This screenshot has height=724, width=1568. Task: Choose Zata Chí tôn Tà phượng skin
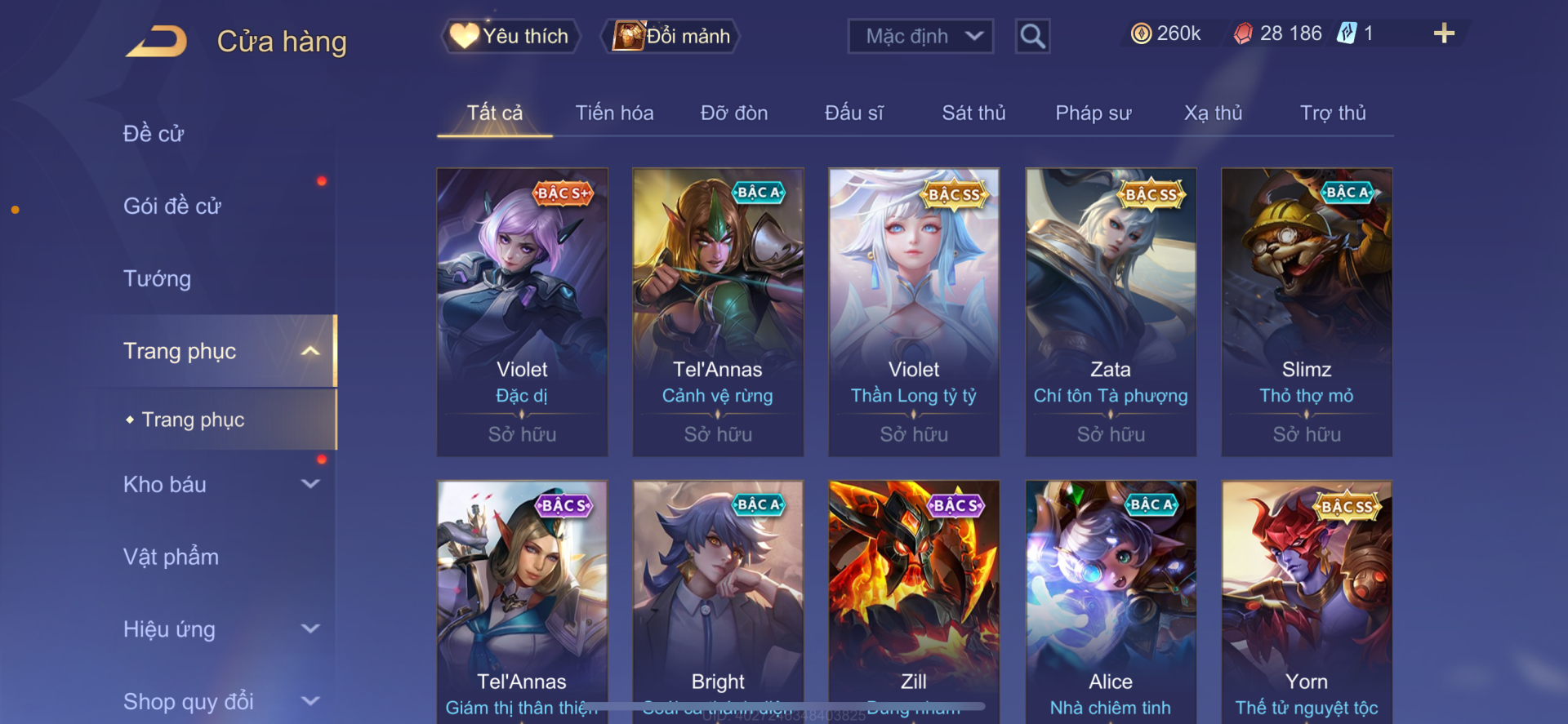pos(1111,312)
